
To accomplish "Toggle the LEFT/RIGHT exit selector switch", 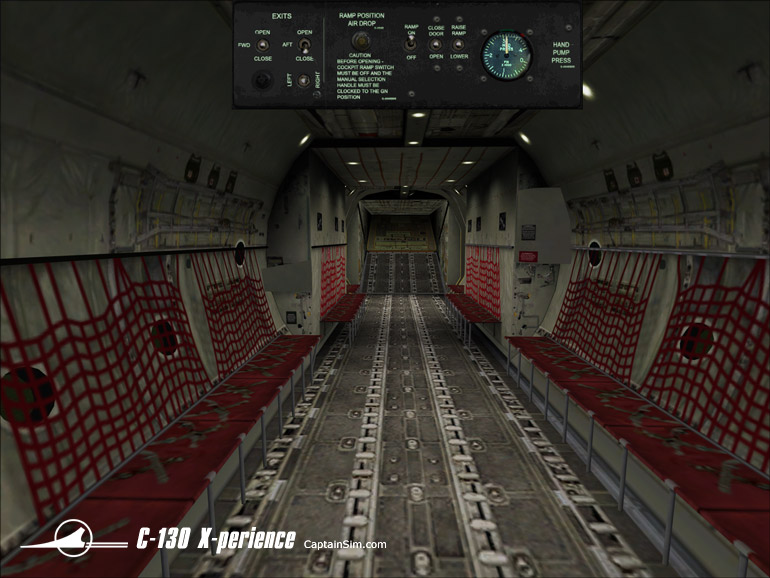I will pyautogui.click(x=305, y=80).
